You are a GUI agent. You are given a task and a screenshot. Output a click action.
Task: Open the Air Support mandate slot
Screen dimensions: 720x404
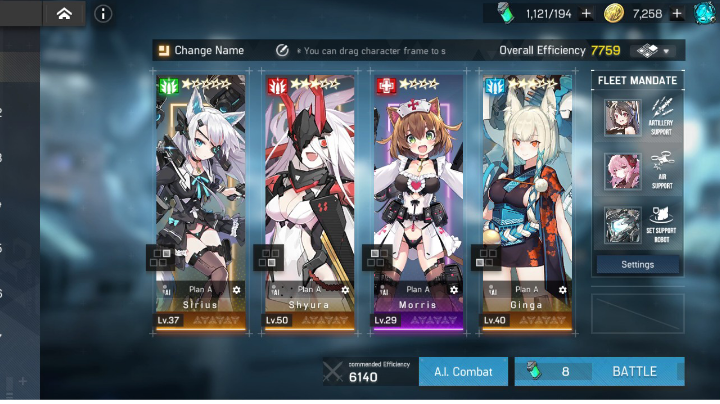[x=637, y=171]
